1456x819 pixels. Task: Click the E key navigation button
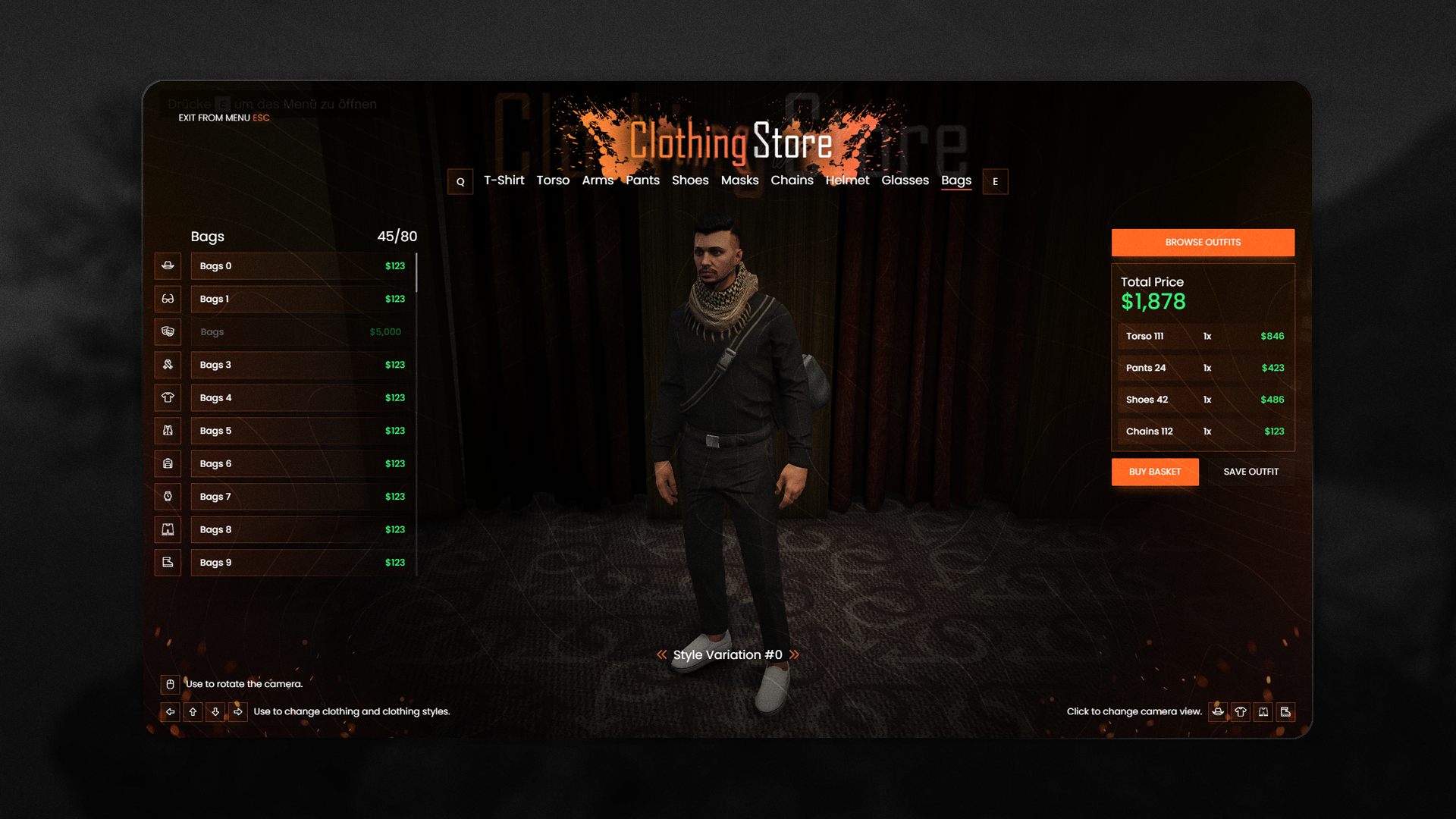pyautogui.click(x=995, y=181)
